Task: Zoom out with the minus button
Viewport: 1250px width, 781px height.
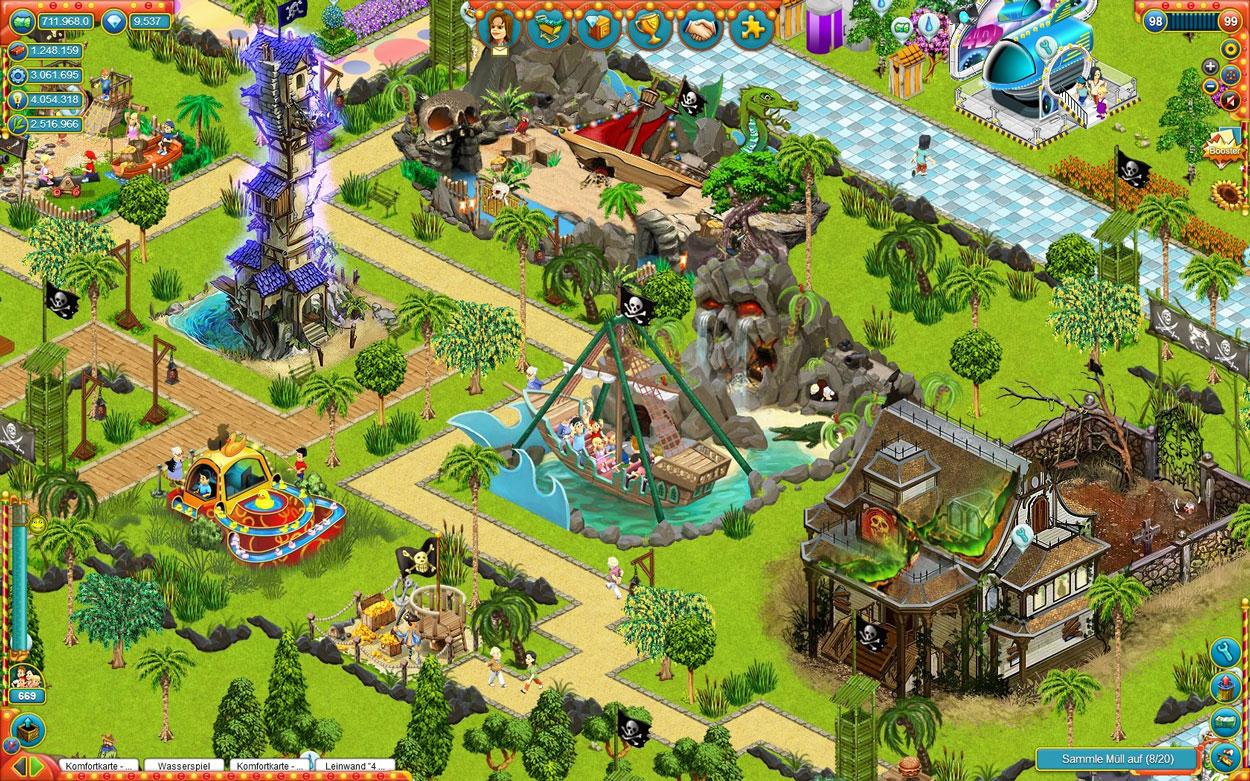Action: (1210, 86)
